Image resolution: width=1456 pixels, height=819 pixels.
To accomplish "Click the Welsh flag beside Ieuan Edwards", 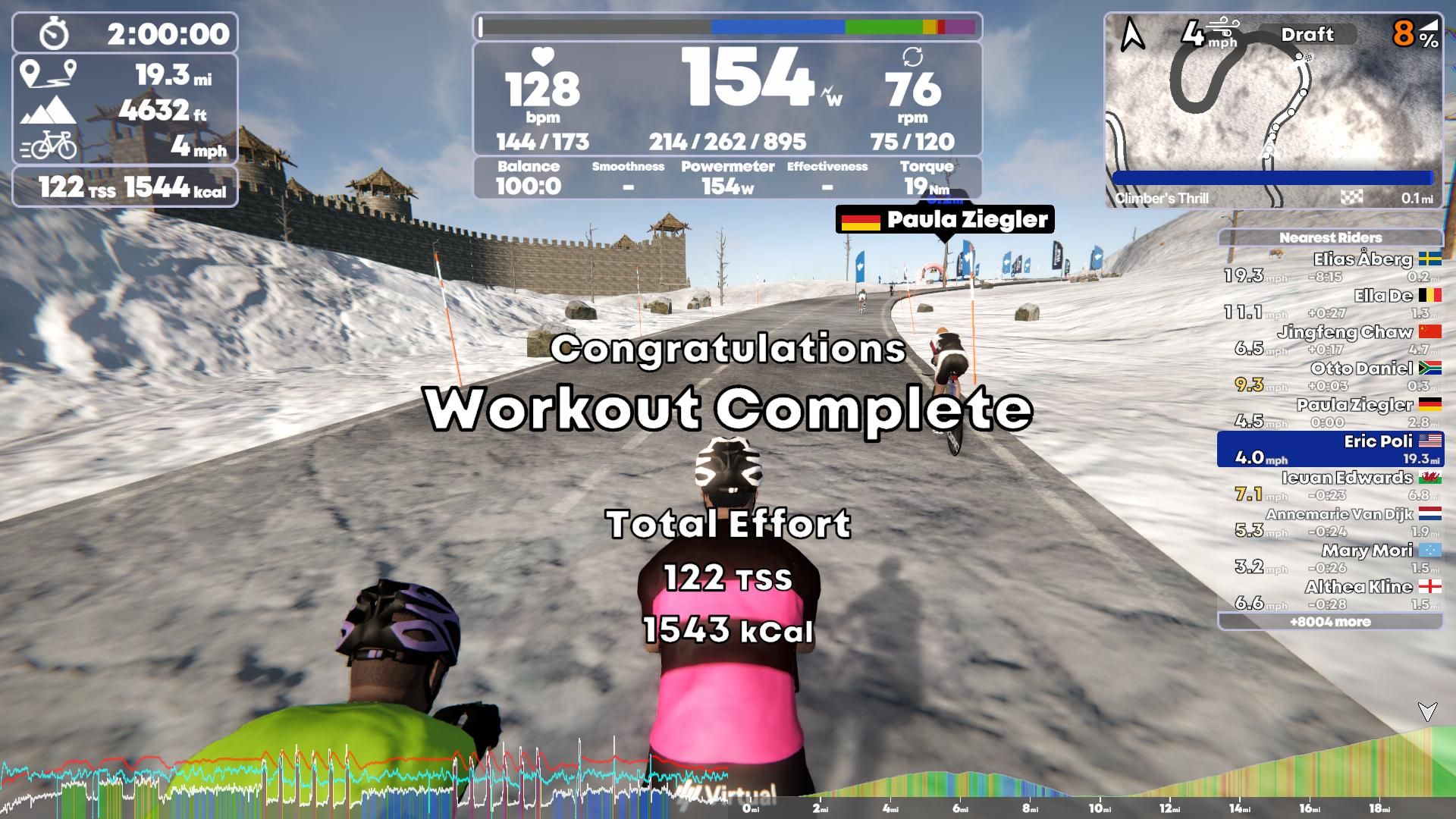I will point(1431,477).
